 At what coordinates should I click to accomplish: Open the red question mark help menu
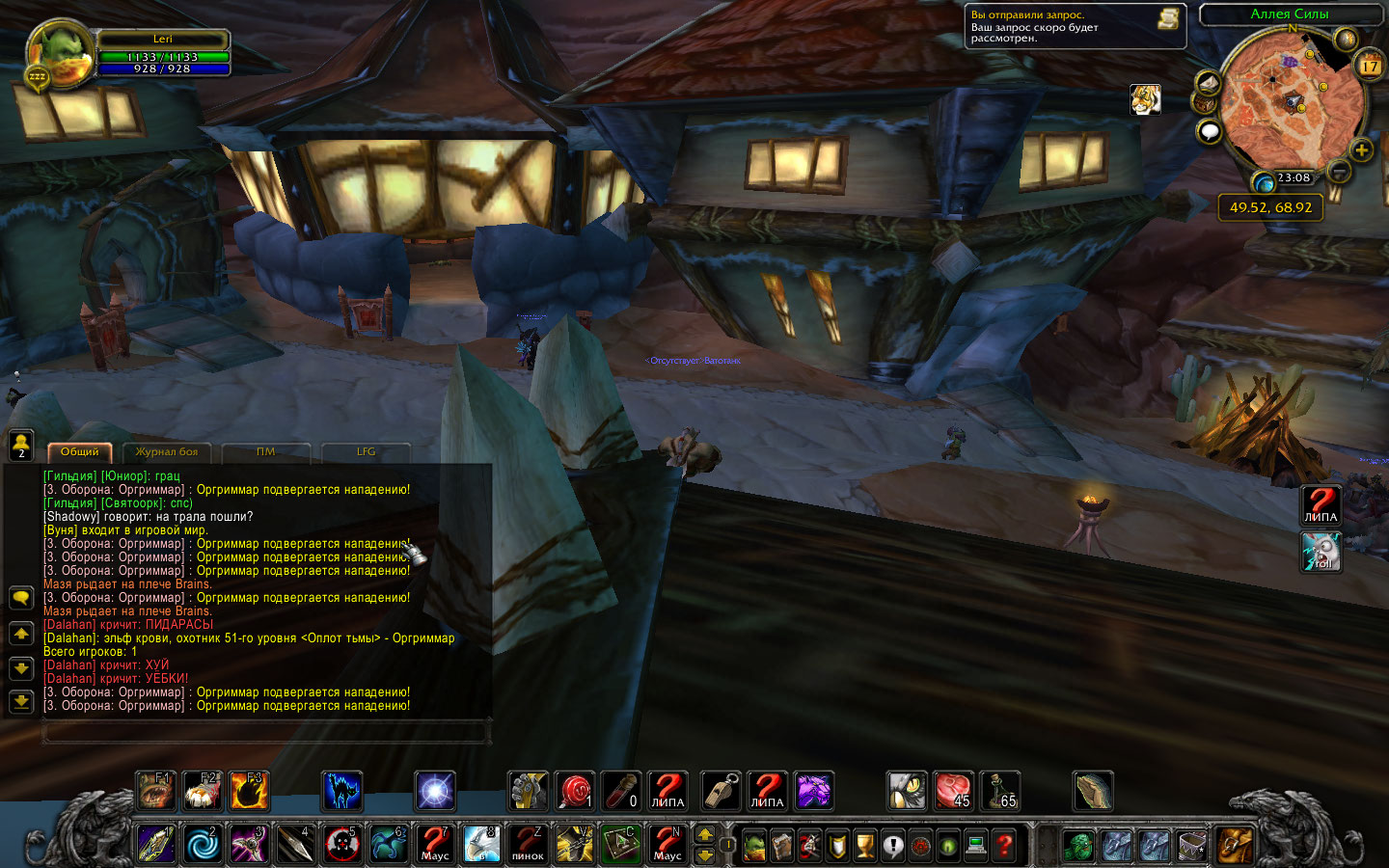click(x=1004, y=846)
